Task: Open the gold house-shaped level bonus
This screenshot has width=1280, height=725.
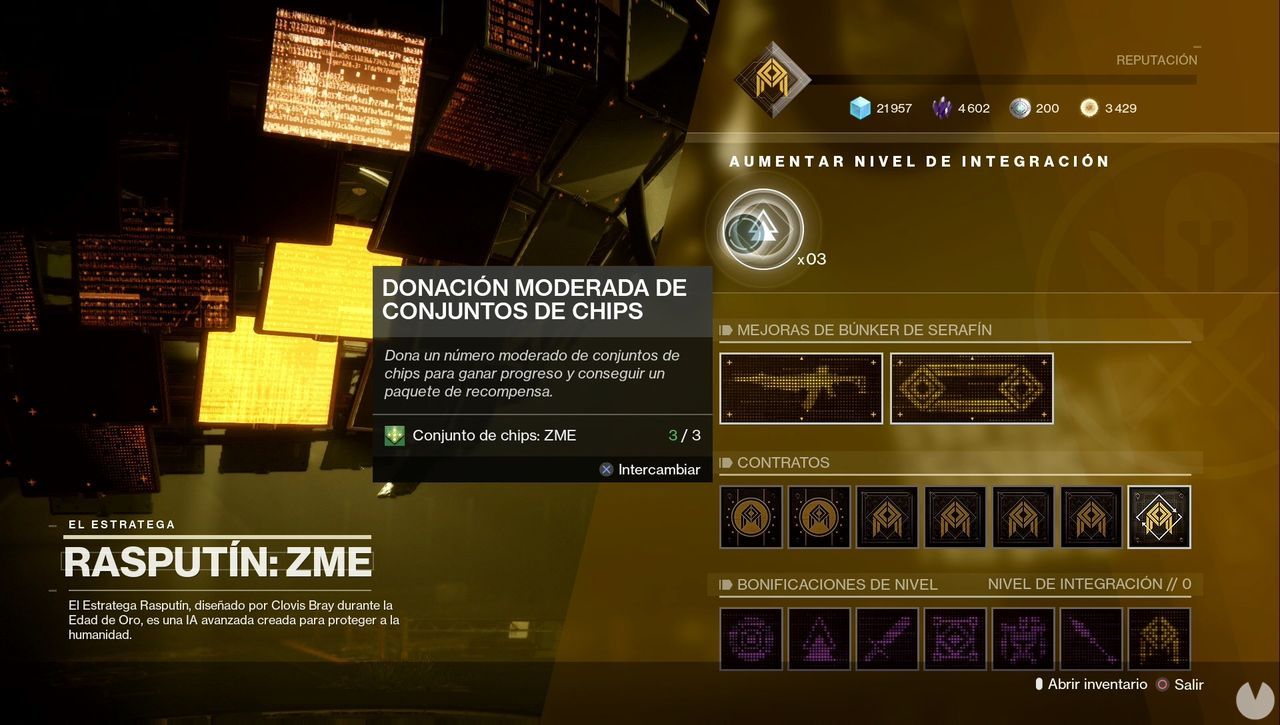Action: click(x=1159, y=638)
